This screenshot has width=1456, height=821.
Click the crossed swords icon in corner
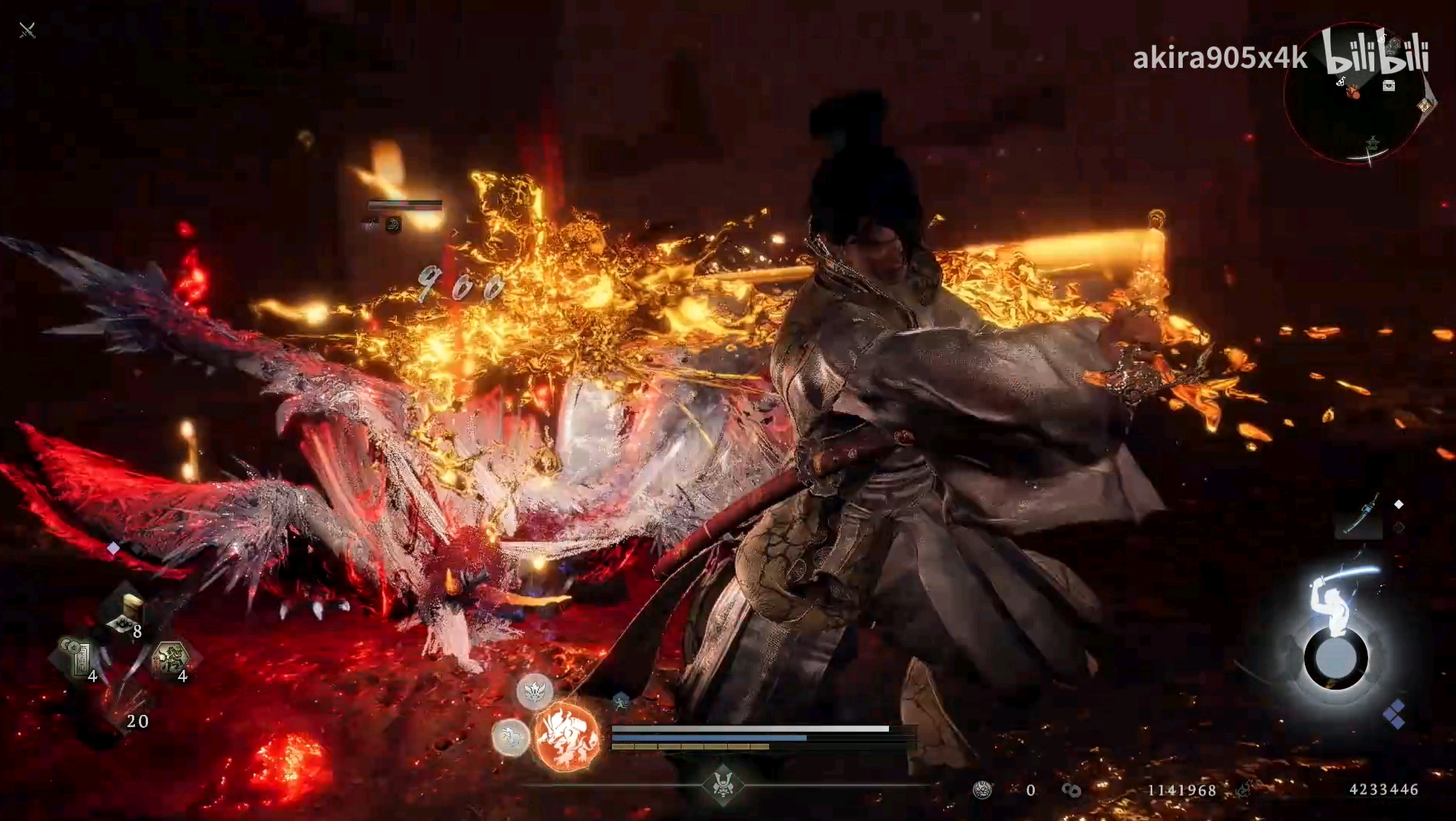click(27, 31)
